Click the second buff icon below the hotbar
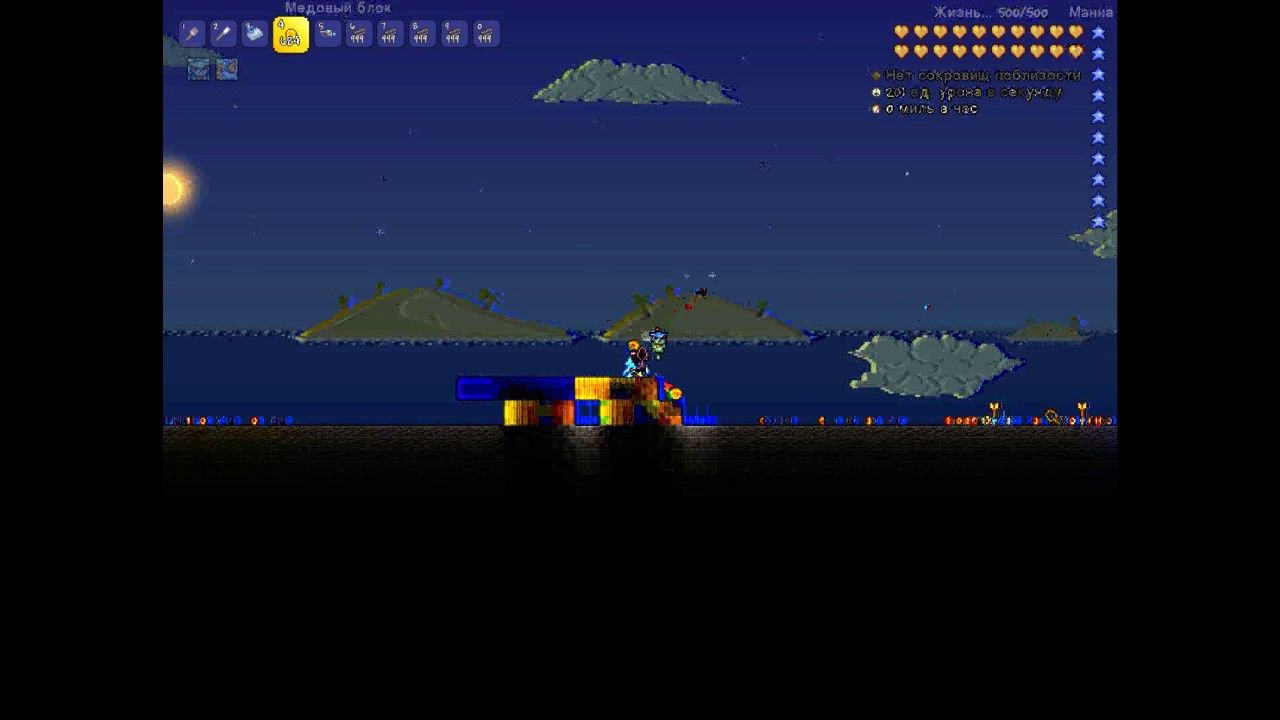Image resolution: width=1280 pixels, height=720 pixels. click(226, 69)
